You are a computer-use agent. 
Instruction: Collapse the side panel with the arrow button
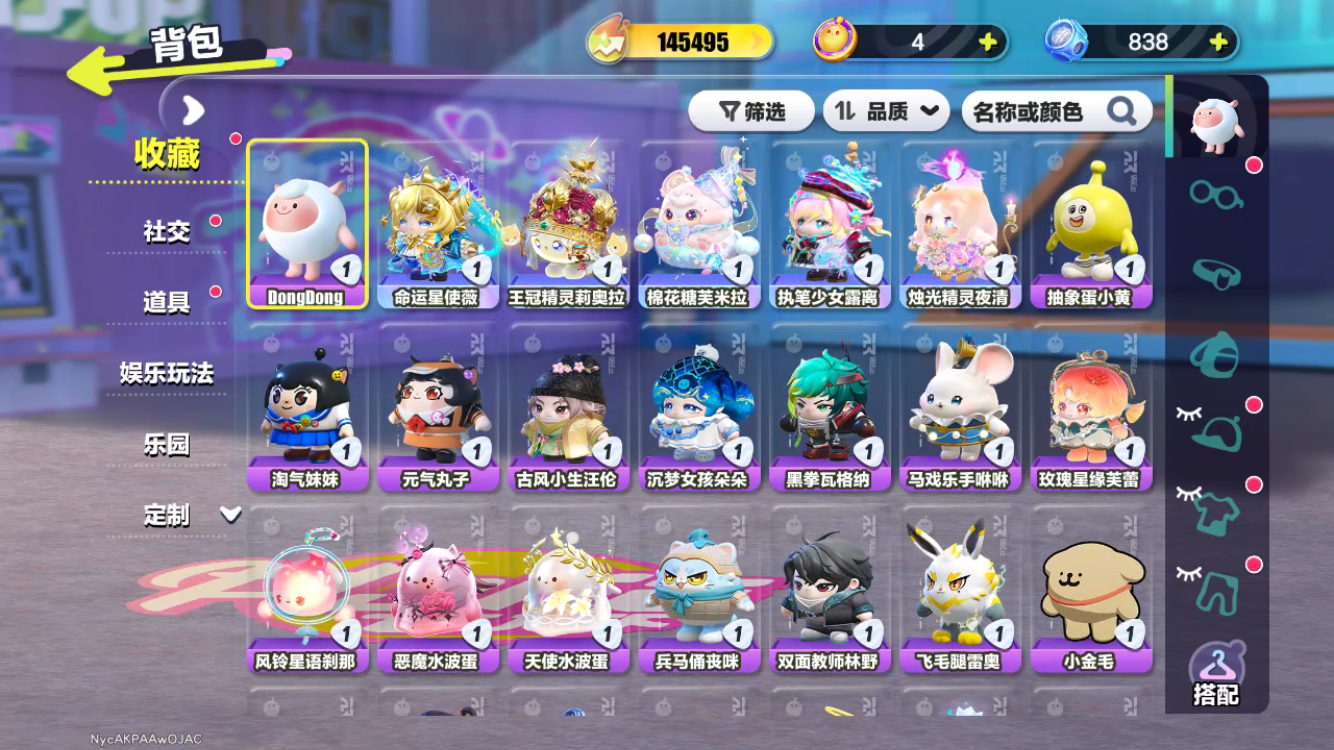(193, 110)
